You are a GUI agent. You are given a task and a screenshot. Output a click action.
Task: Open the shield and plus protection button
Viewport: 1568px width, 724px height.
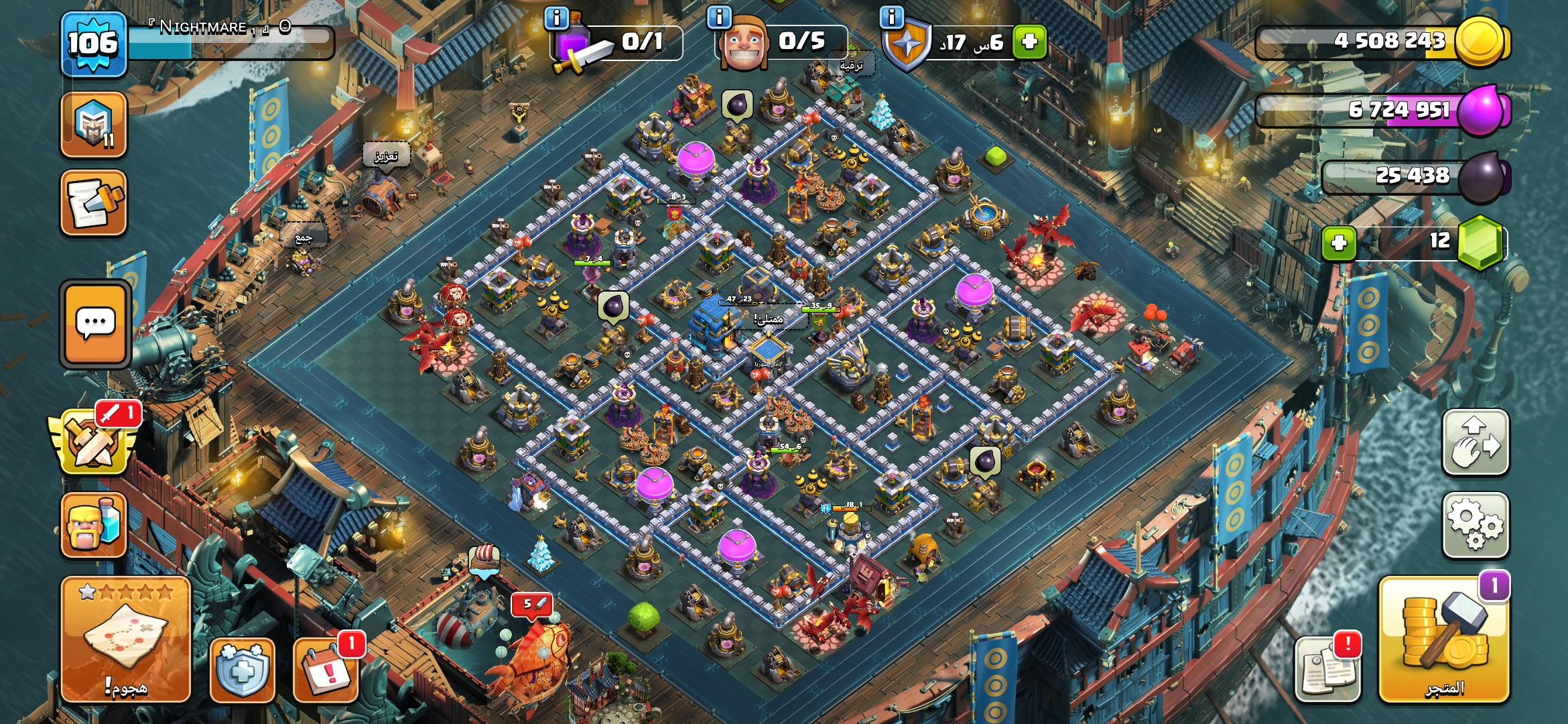pyautogui.click(x=242, y=670)
